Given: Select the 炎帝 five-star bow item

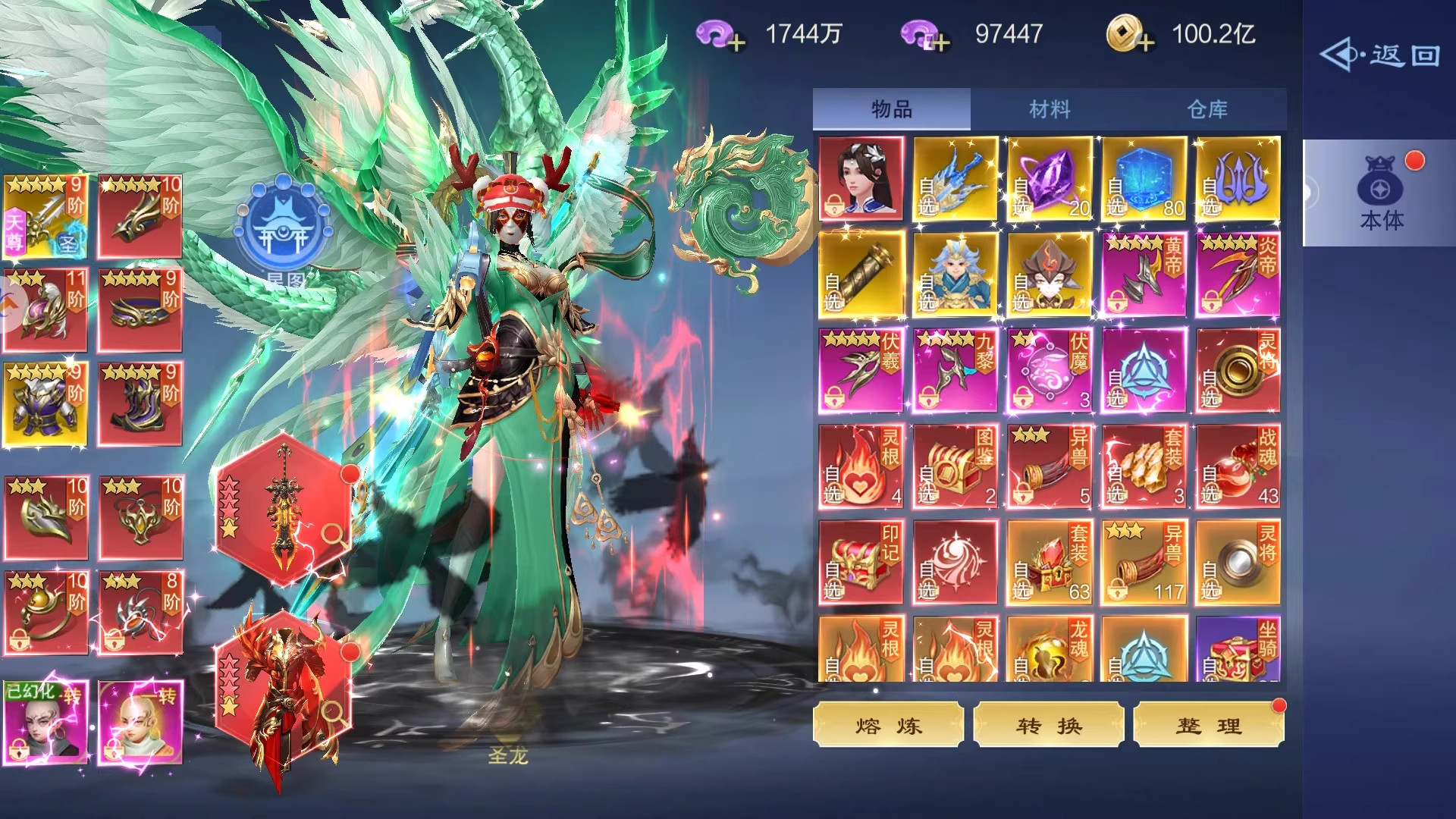Looking at the screenshot, I should pyautogui.click(x=1238, y=275).
